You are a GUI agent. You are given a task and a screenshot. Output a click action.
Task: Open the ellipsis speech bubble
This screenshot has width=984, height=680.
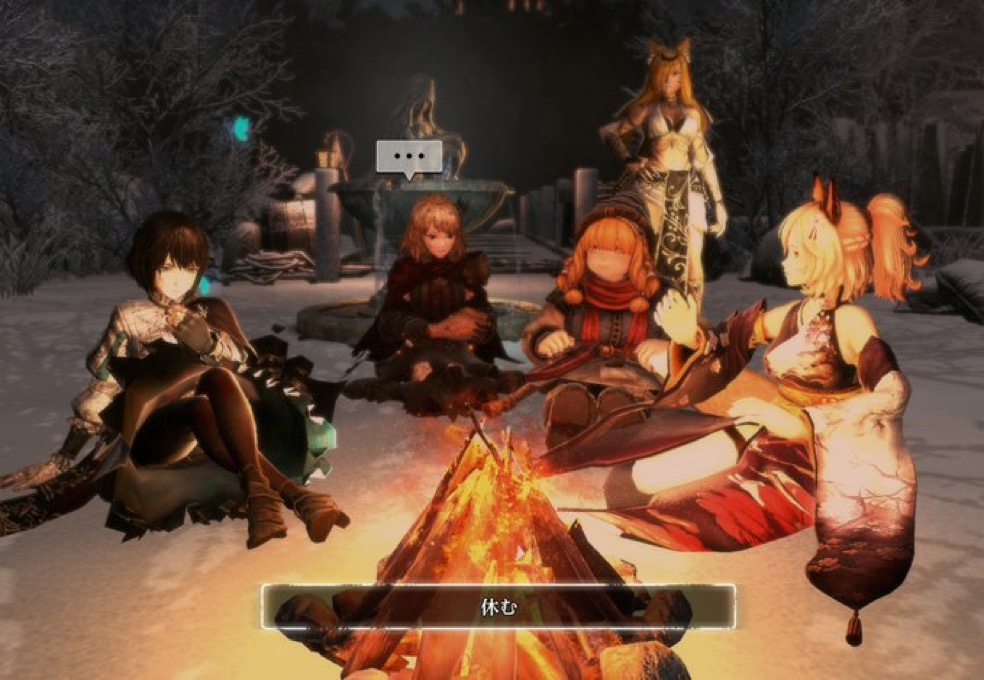(x=408, y=157)
